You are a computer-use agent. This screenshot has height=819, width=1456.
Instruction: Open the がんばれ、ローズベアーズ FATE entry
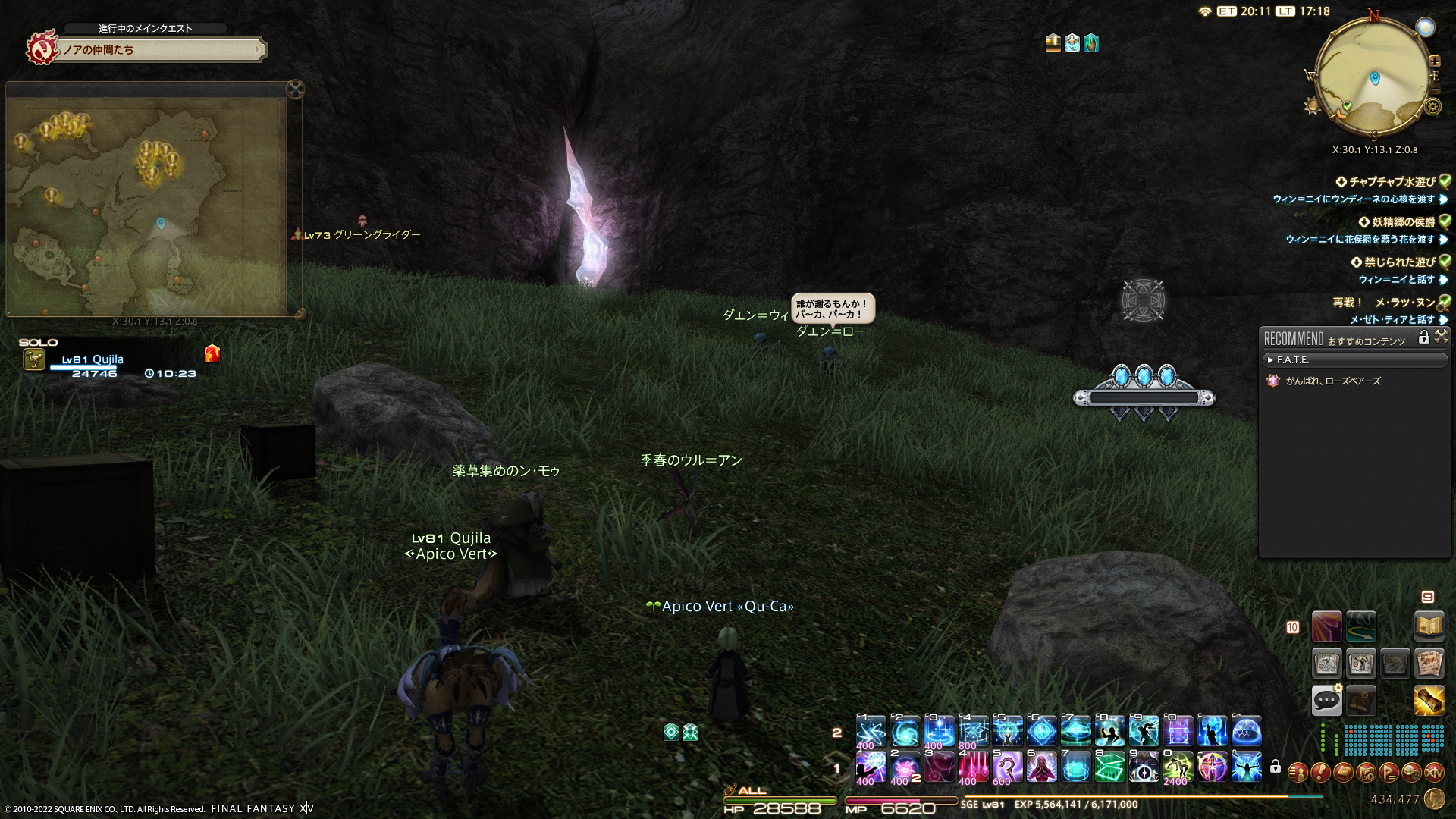[1332, 381]
